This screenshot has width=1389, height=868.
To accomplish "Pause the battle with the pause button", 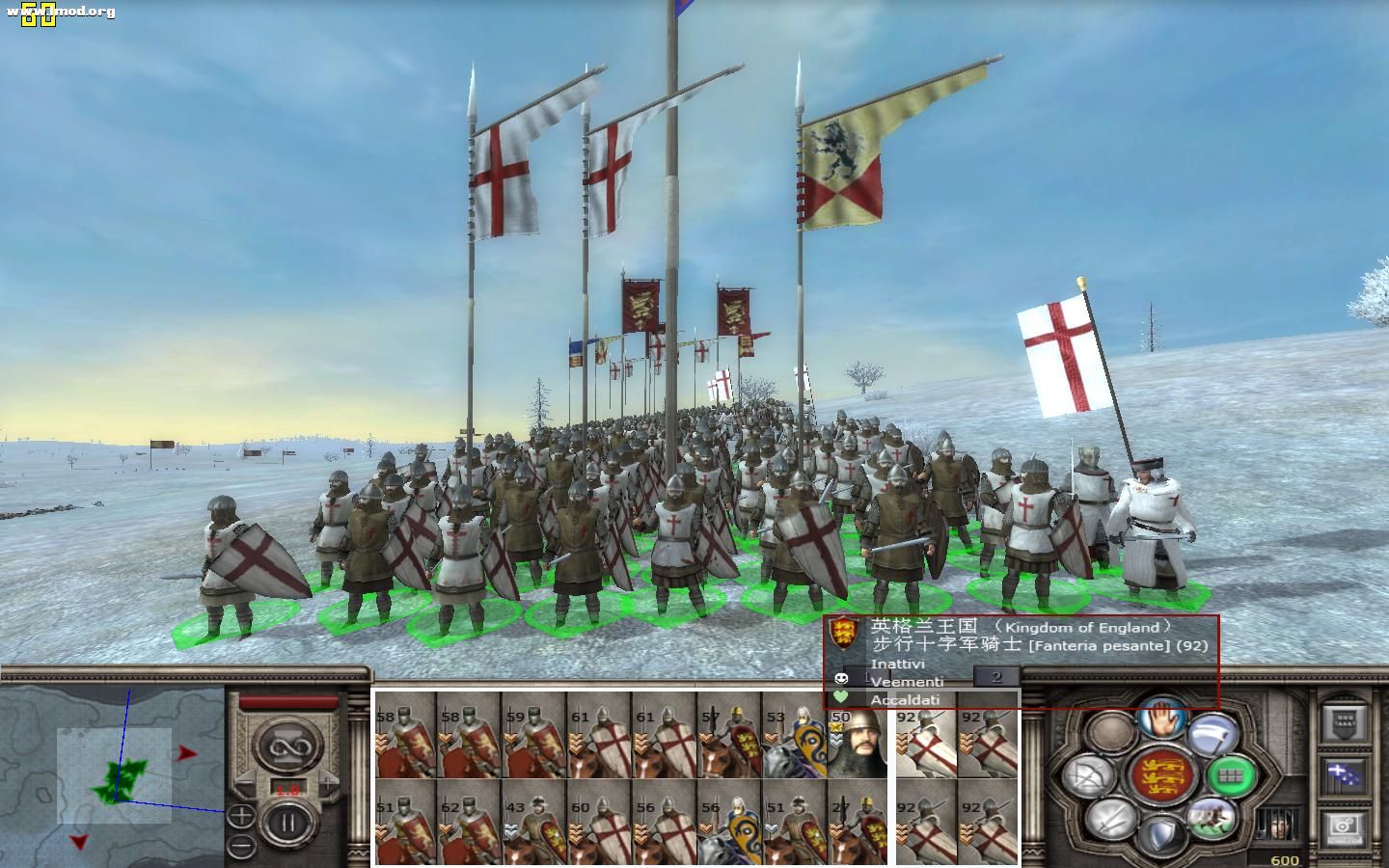I will tap(288, 823).
